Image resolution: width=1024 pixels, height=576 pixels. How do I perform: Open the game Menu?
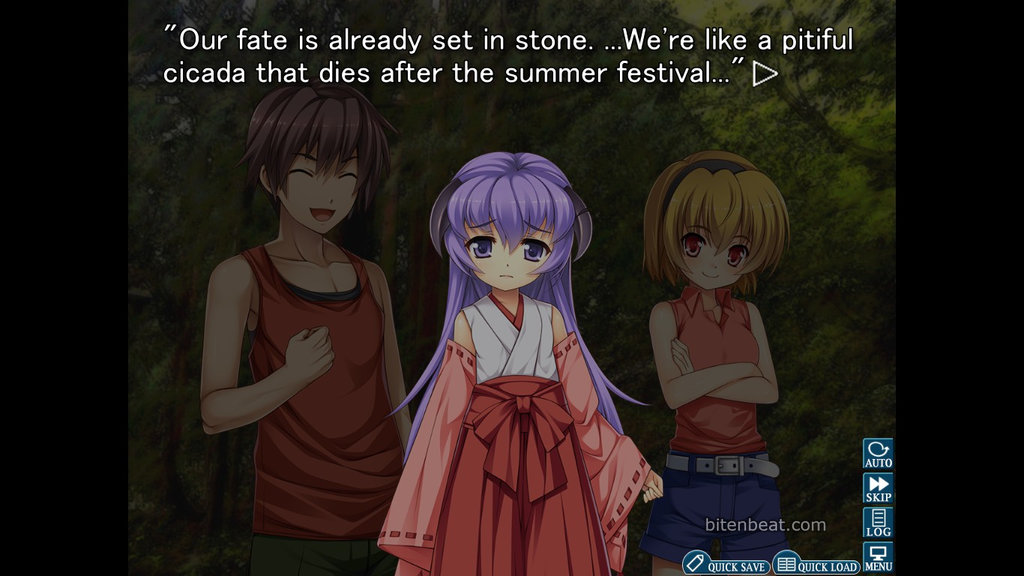[x=878, y=557]
